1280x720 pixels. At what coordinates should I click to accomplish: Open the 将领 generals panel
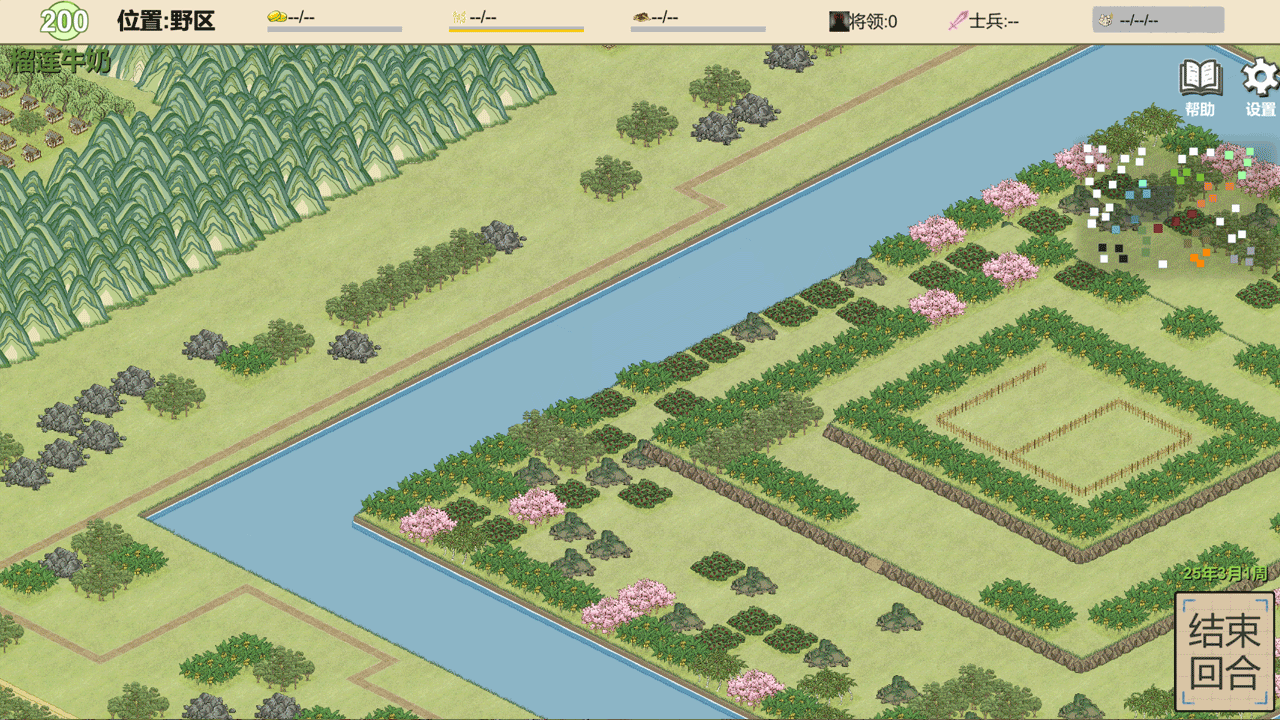pos(863,20)
